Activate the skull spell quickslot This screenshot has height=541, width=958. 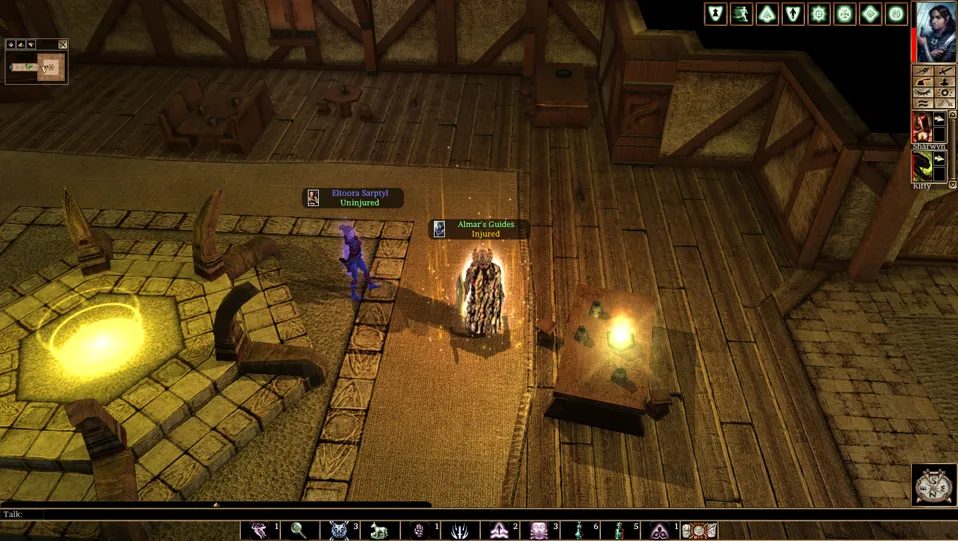click(x=540, y=531)
